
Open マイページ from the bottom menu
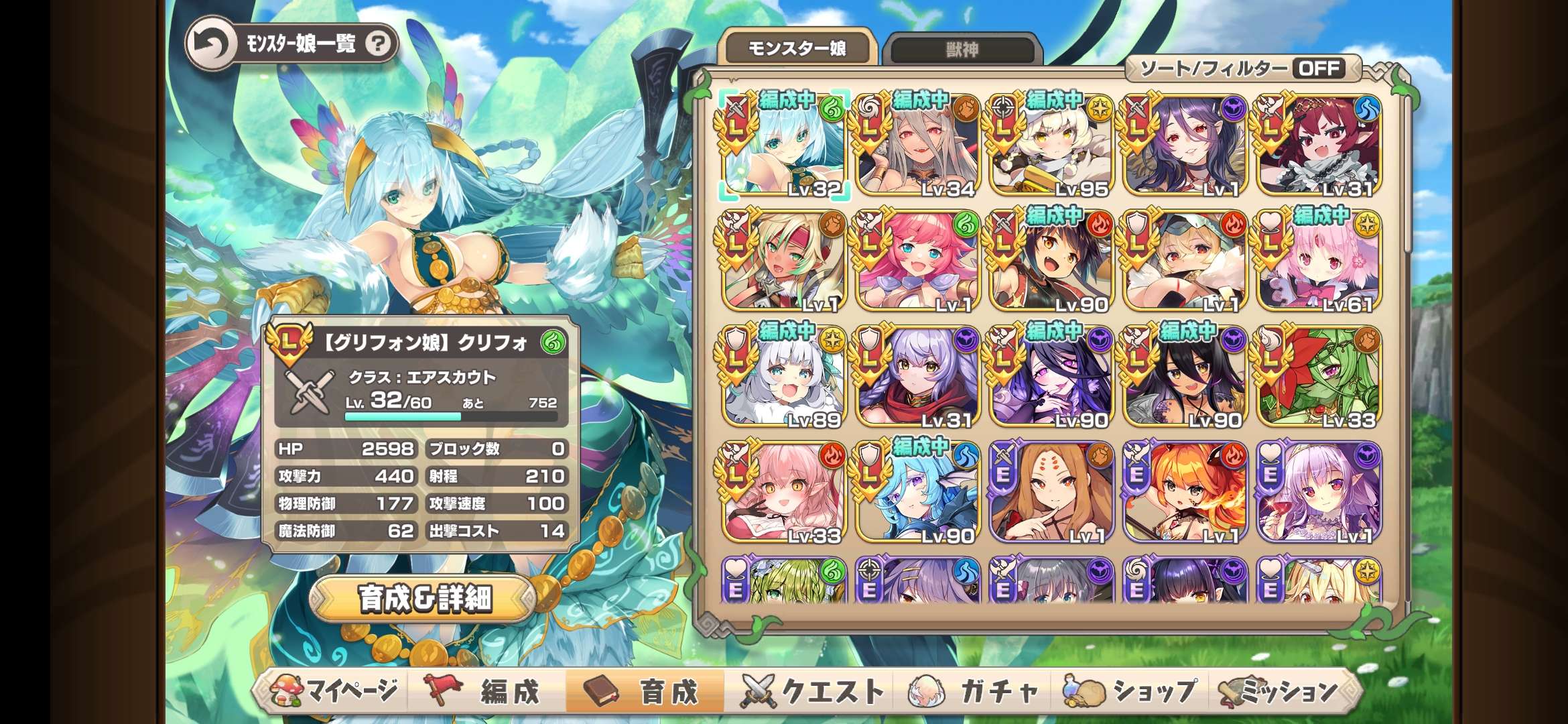[335, 691]
